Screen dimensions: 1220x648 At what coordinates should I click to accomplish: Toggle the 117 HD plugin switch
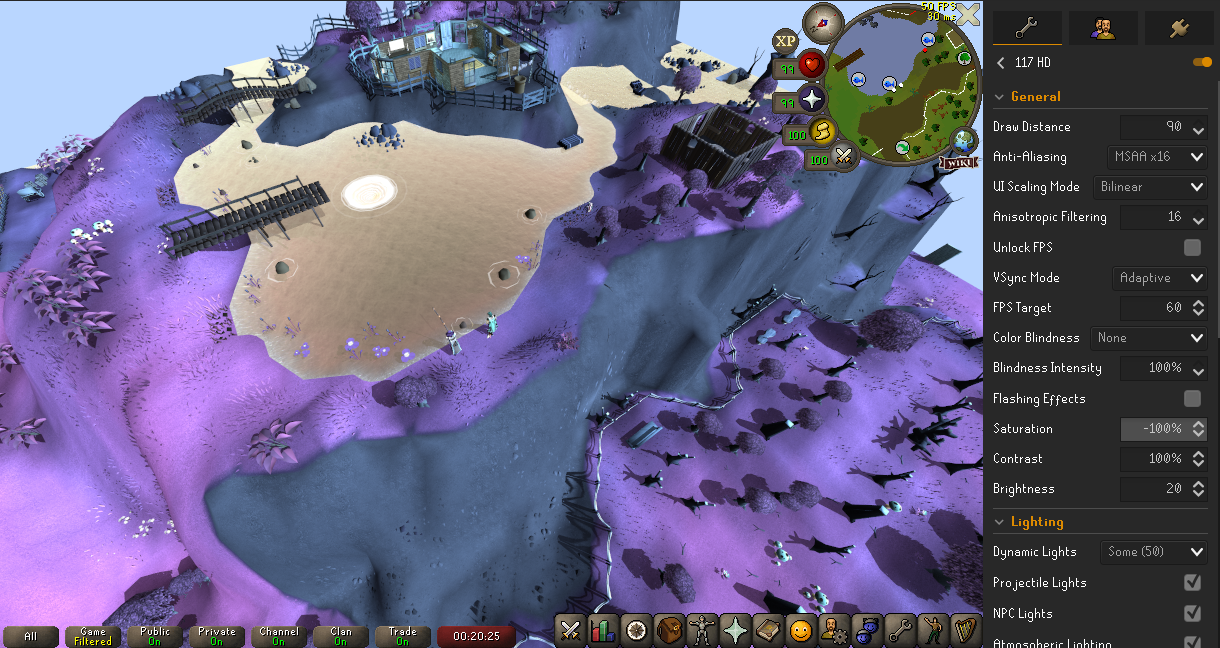1202,63
